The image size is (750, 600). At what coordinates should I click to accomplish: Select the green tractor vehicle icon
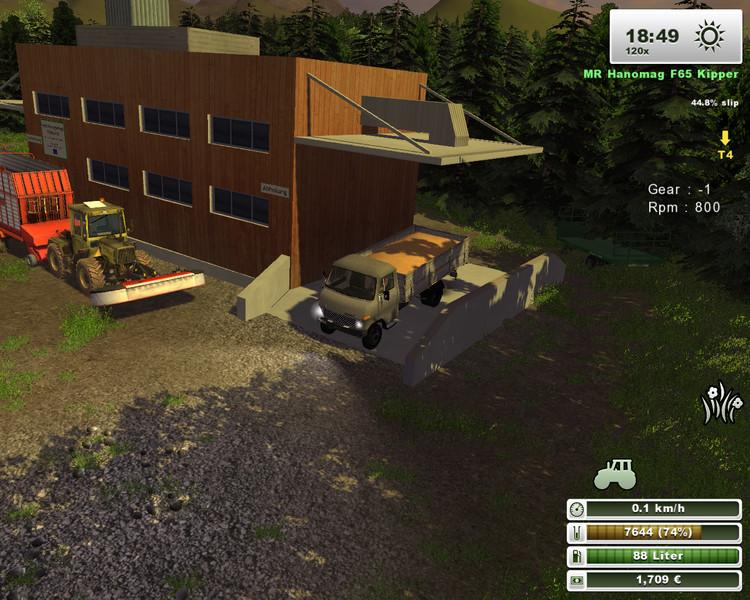click(x=615, y=474)
